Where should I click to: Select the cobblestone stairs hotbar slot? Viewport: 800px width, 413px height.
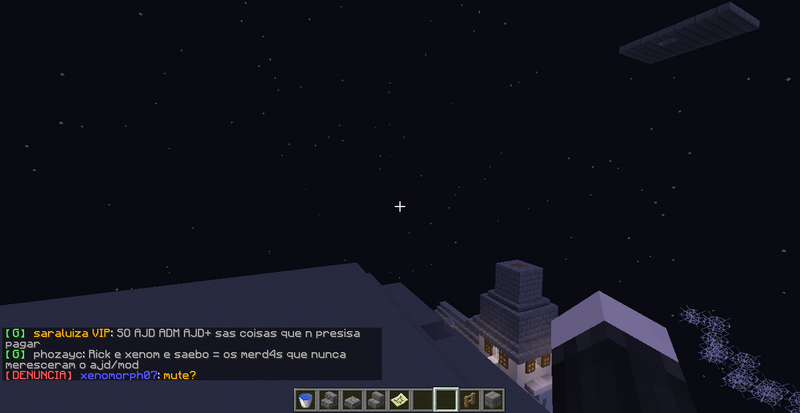pyautogui.click(x=329, y=400)
